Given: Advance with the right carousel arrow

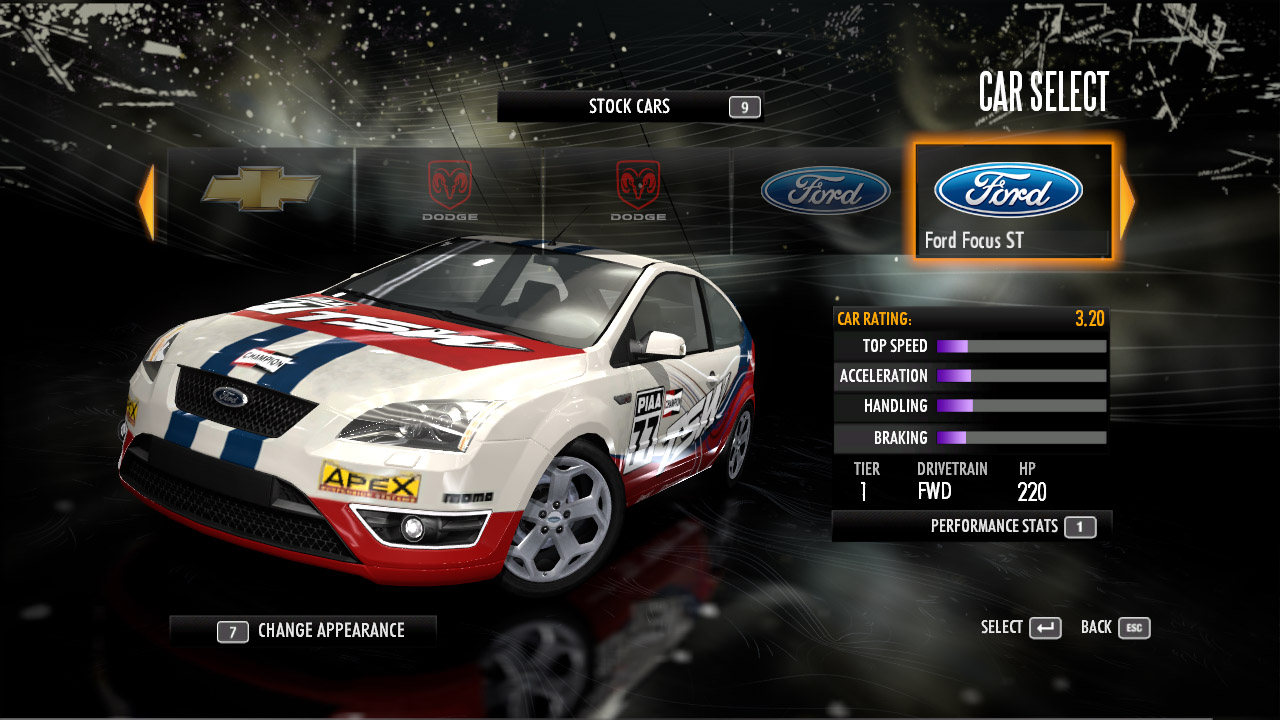Looking at the screenshot, I should 1127,202.
